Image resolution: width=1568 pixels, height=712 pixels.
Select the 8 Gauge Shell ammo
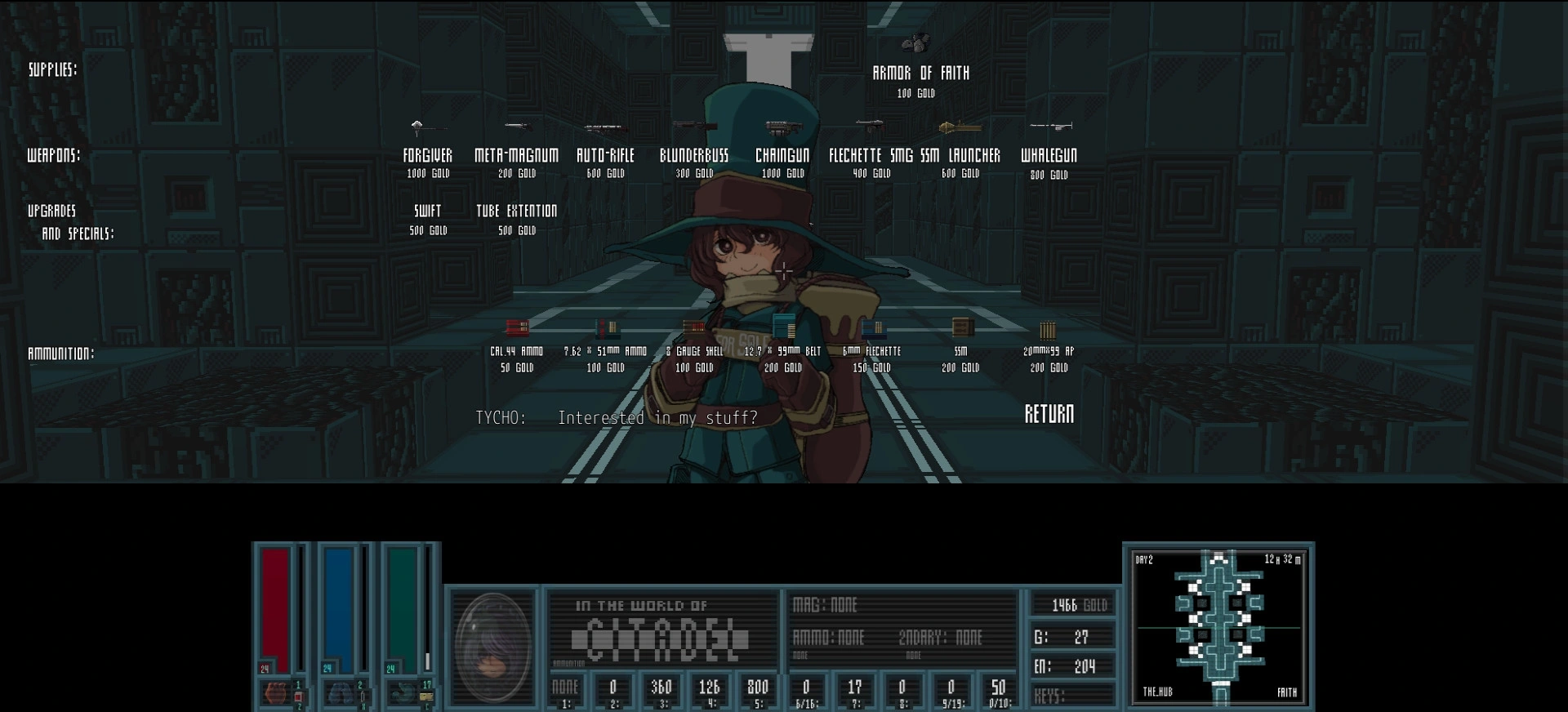(x=694, y=351)
